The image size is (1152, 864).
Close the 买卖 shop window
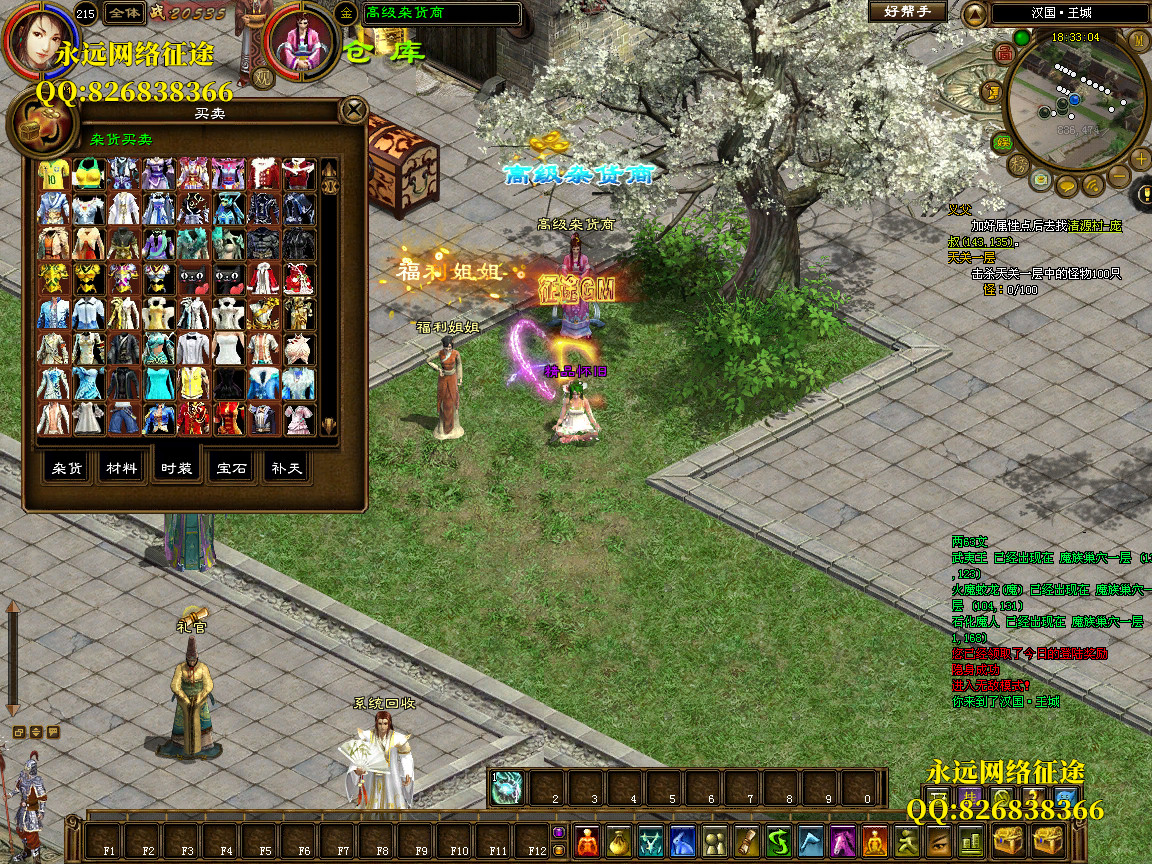[353, 109]
